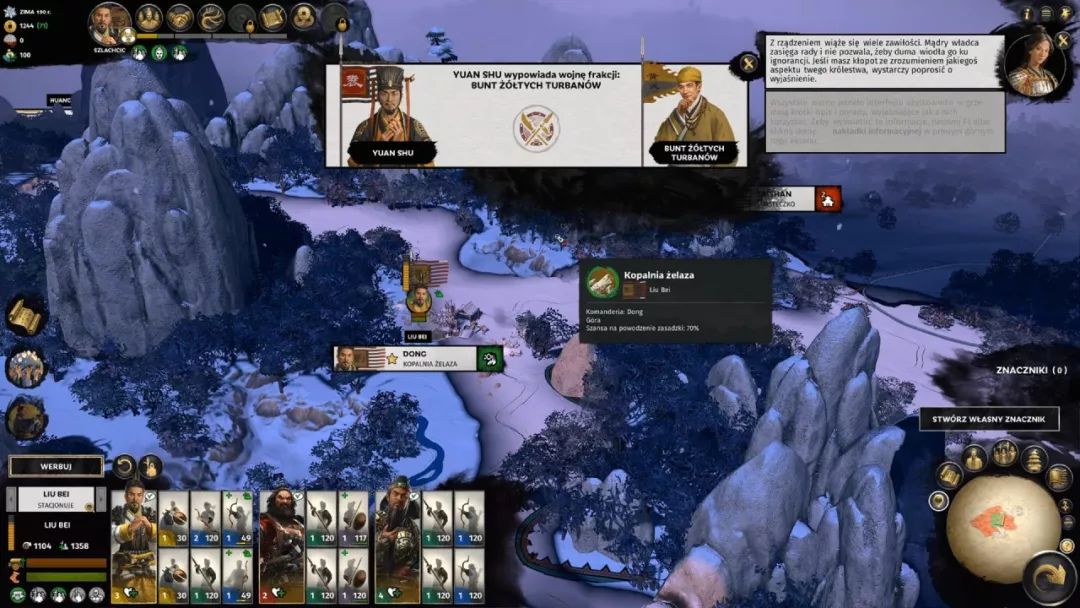The height and width of the screenshot is (608, 1080).
Task: Open the court characters icon
Action: tap(149, 17)
